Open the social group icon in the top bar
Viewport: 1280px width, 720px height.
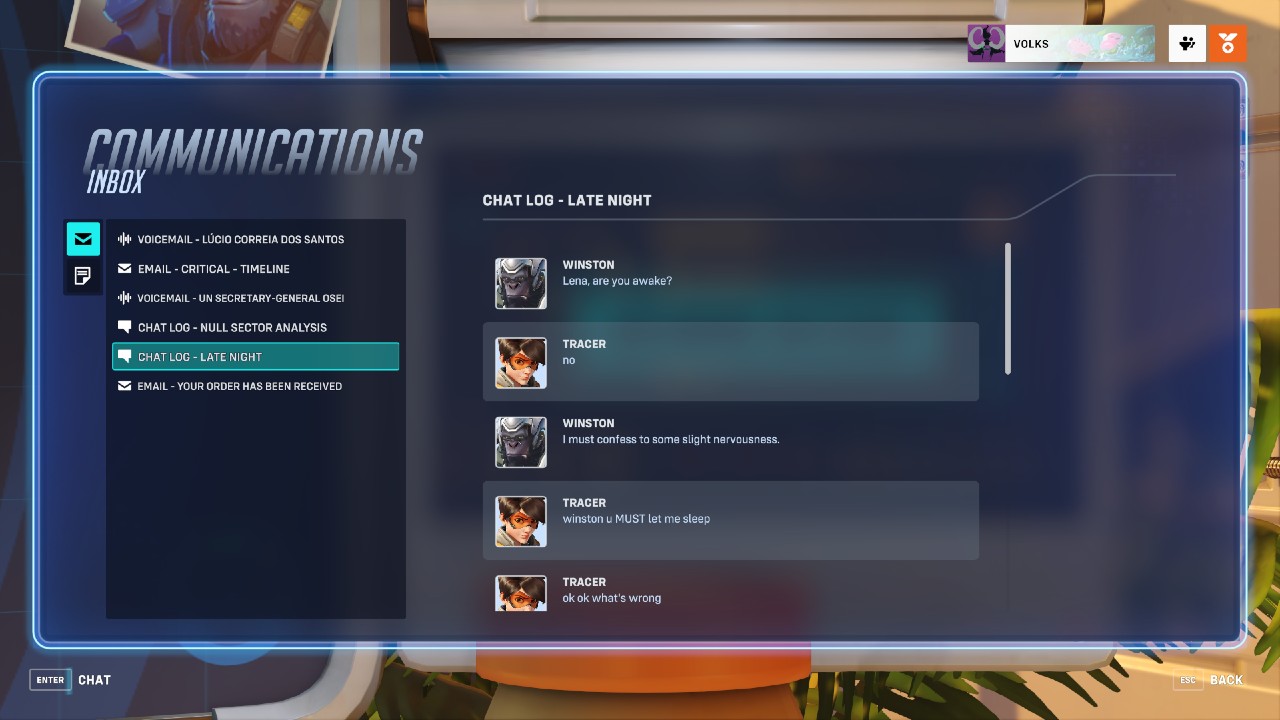[1186, 43]
